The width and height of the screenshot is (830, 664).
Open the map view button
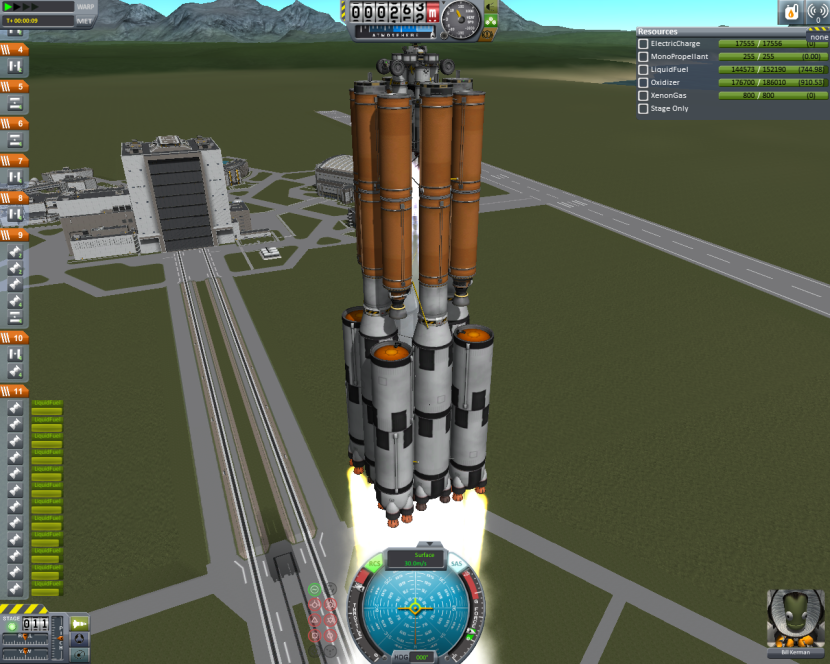79,655
